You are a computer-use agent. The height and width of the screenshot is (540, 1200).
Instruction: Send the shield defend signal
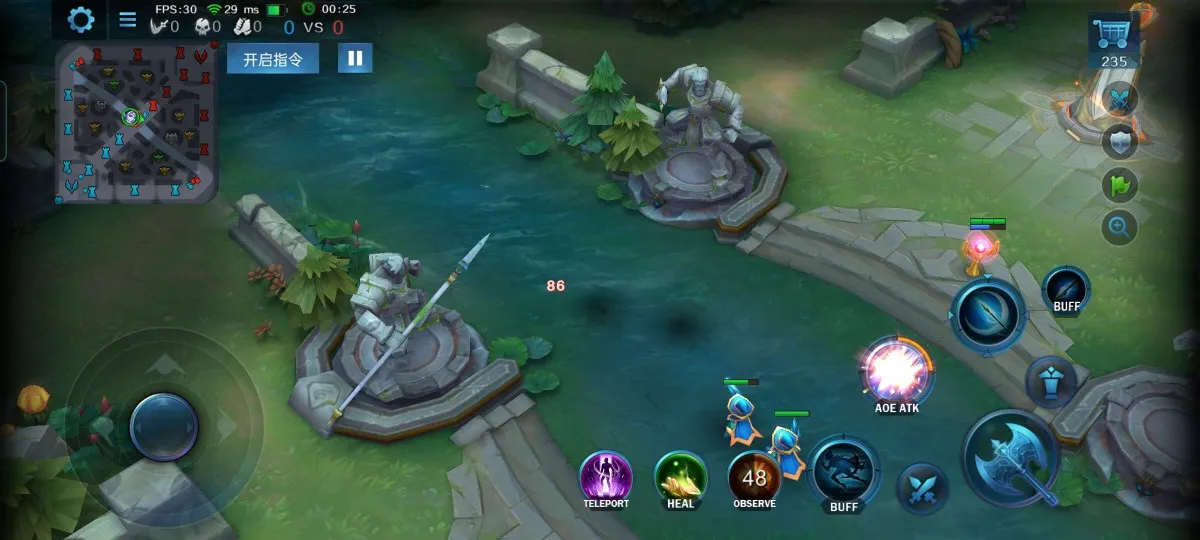(x=1120, y=142)
